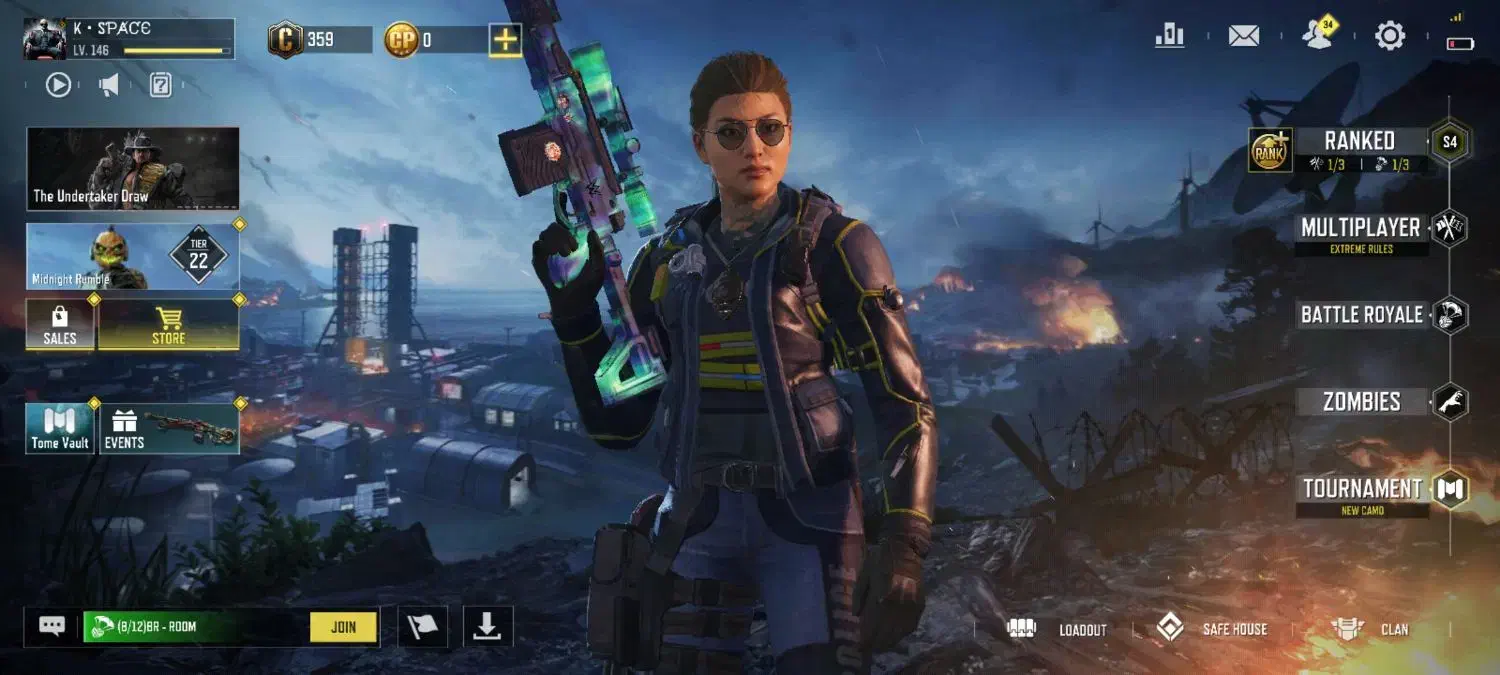Open the Settings gear
This screenshot has width=1500, height=675.
click(x=1390, y=37)
